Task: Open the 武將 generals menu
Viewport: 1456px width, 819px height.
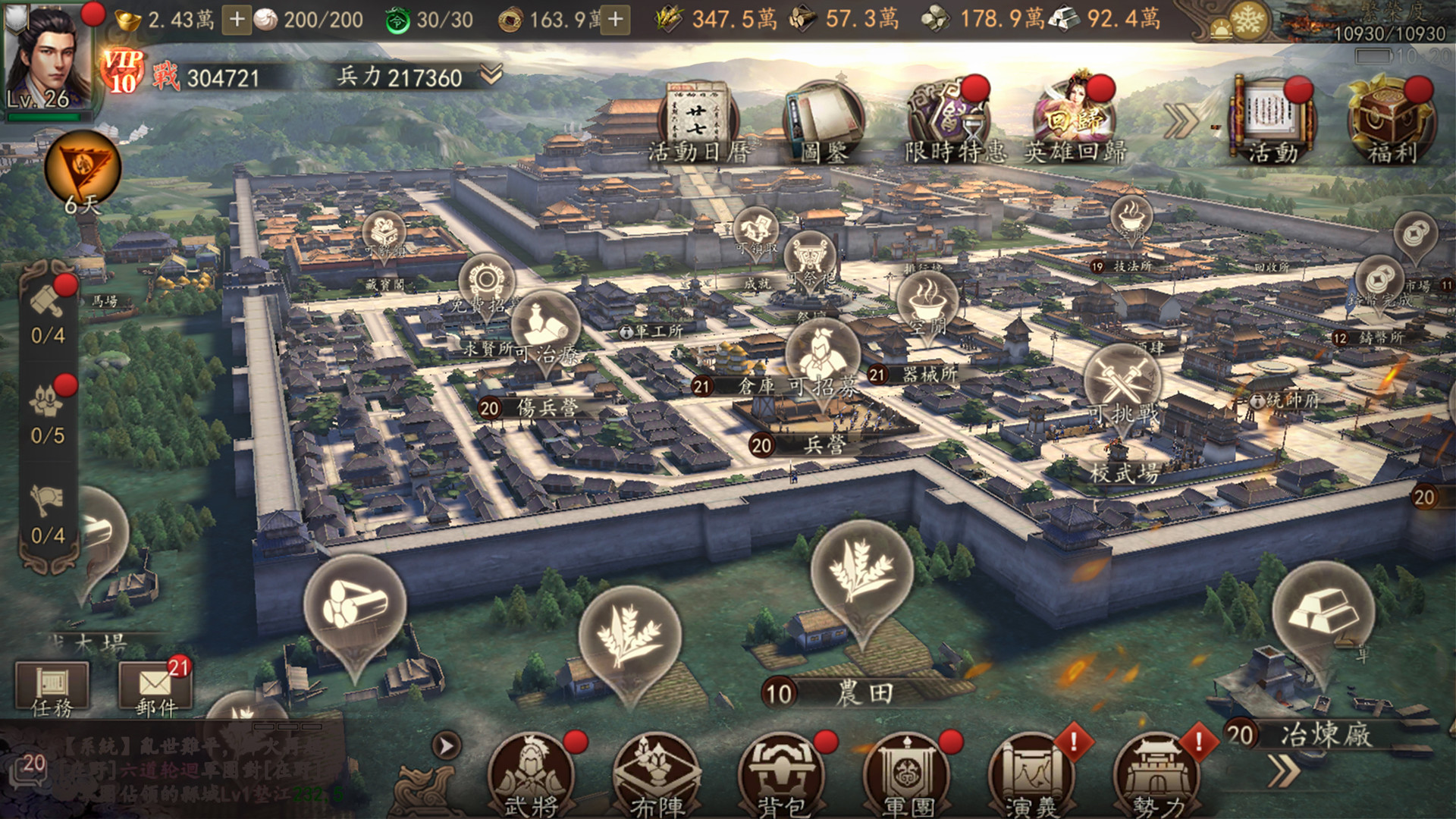Action: [531, 775]
